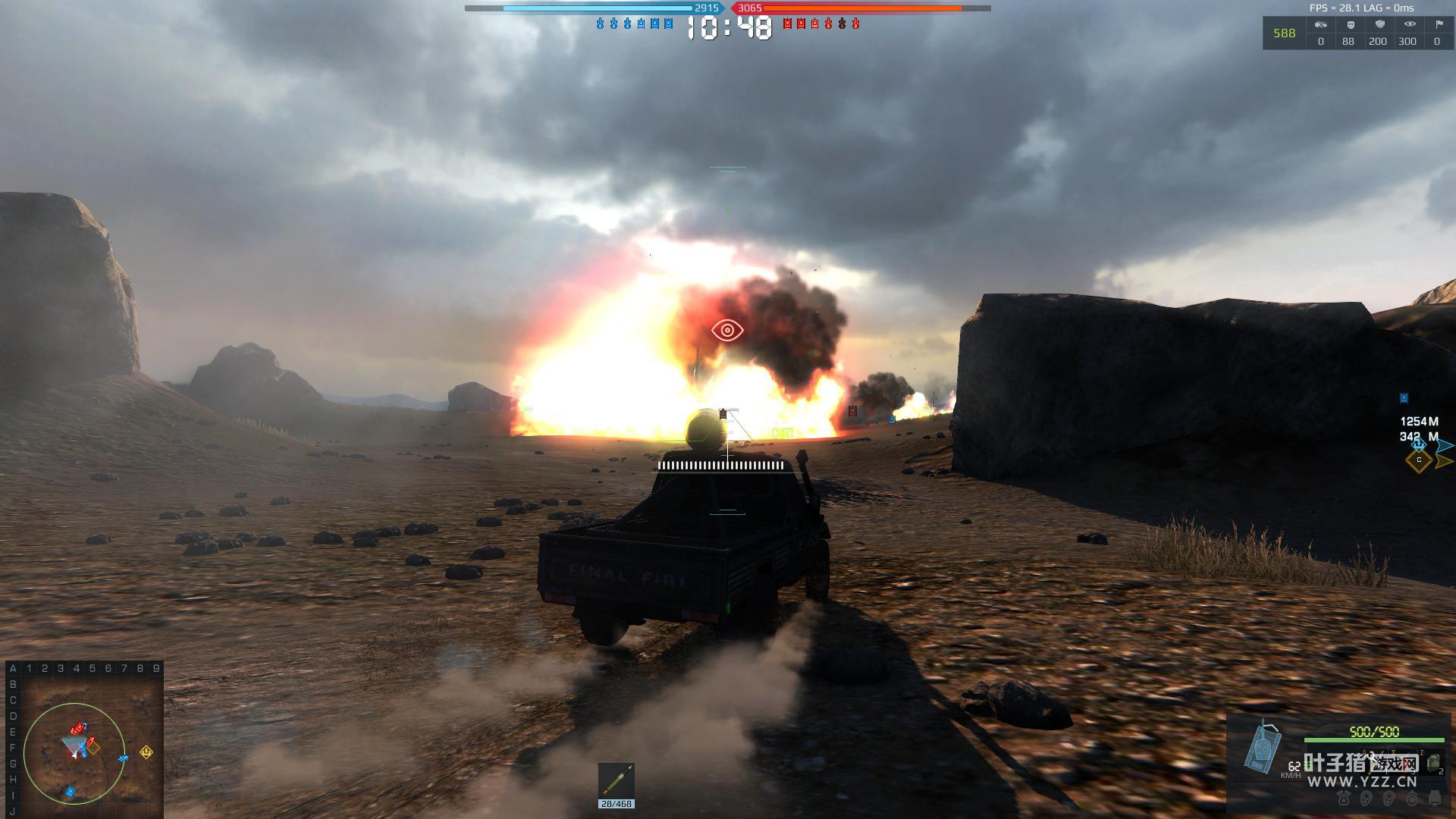Use the green fuel canister consumable

[1433, 763]
